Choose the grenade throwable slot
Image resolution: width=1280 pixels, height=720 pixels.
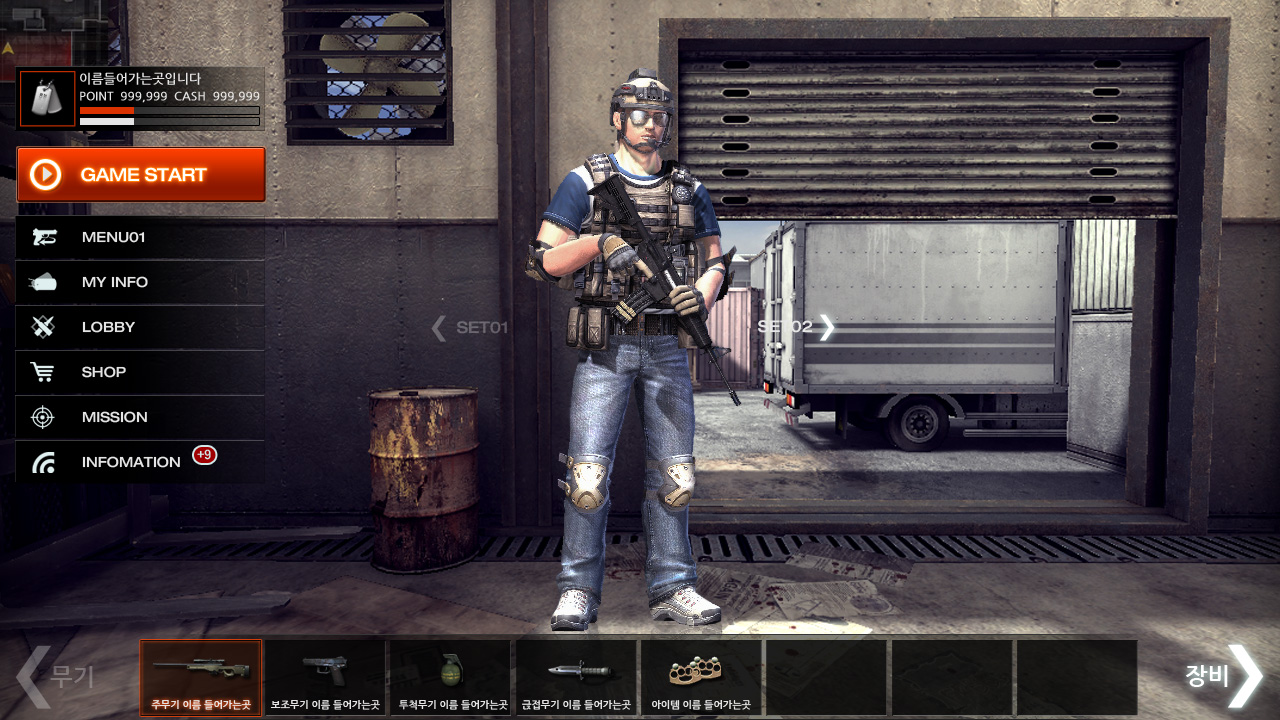click(x=450, y=677)
